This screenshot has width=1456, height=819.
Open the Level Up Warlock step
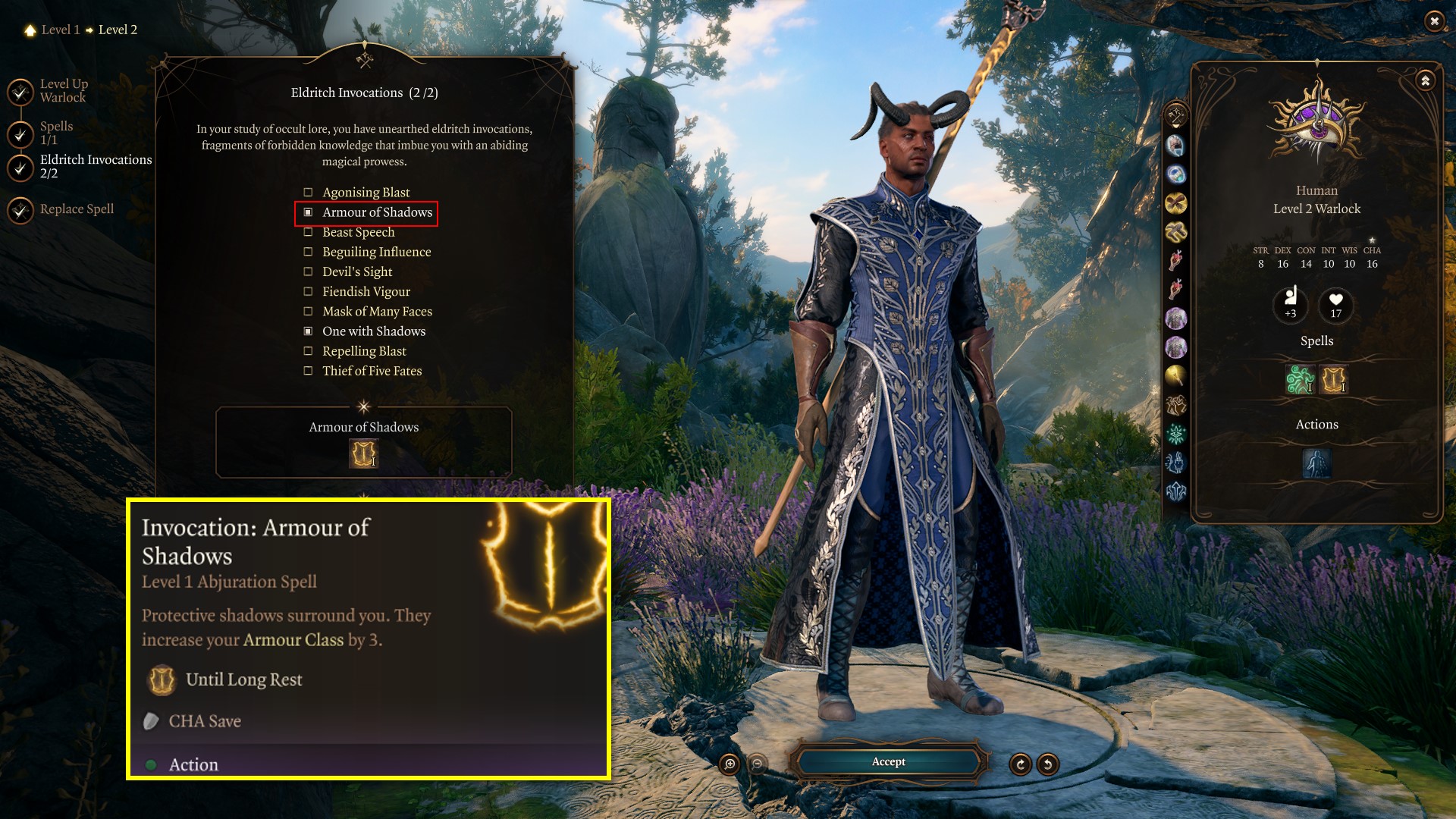click(63, 90)
